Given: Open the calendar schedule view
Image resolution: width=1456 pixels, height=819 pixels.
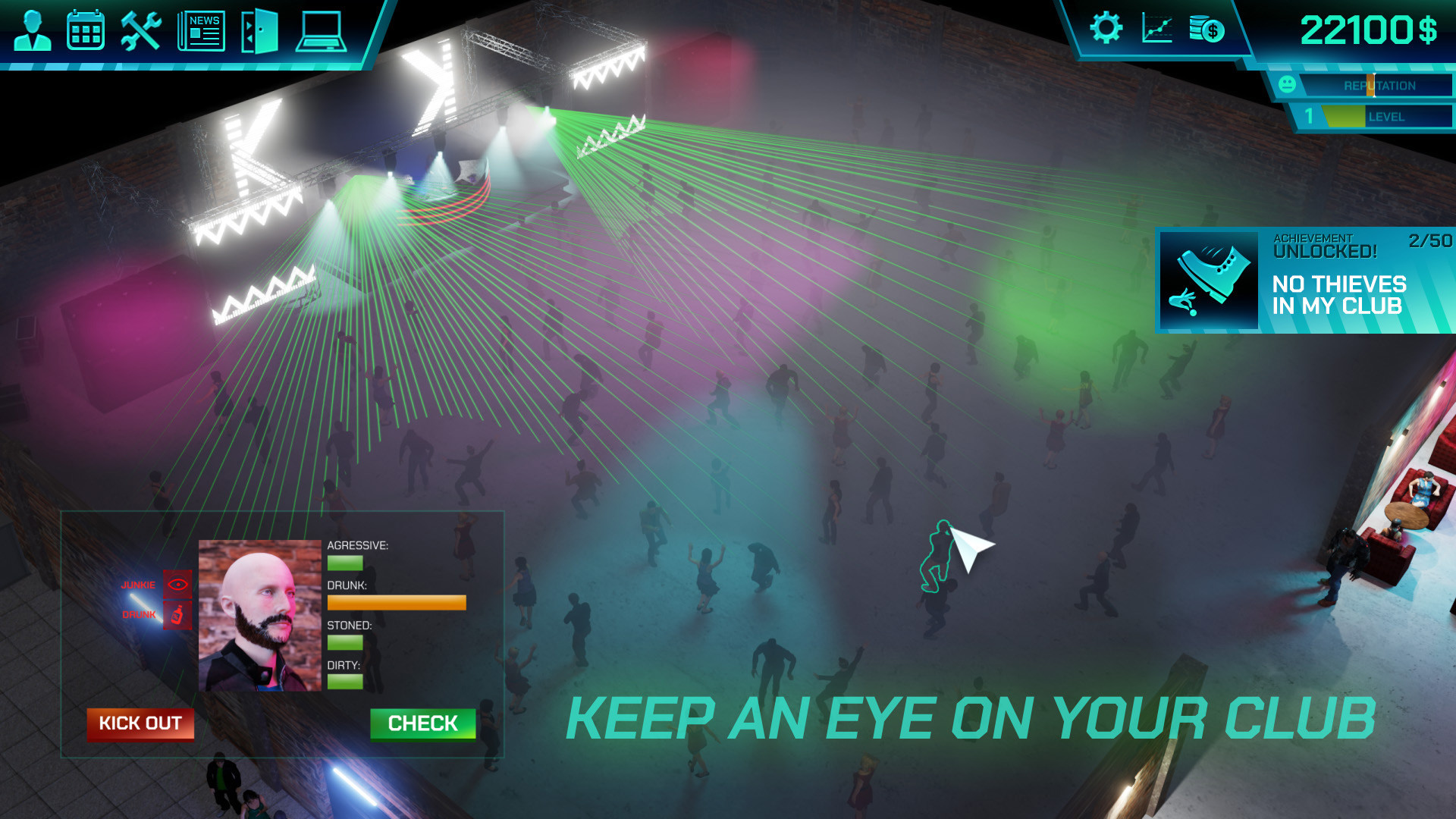Looking at the screenshot, I should pos(86,31).
